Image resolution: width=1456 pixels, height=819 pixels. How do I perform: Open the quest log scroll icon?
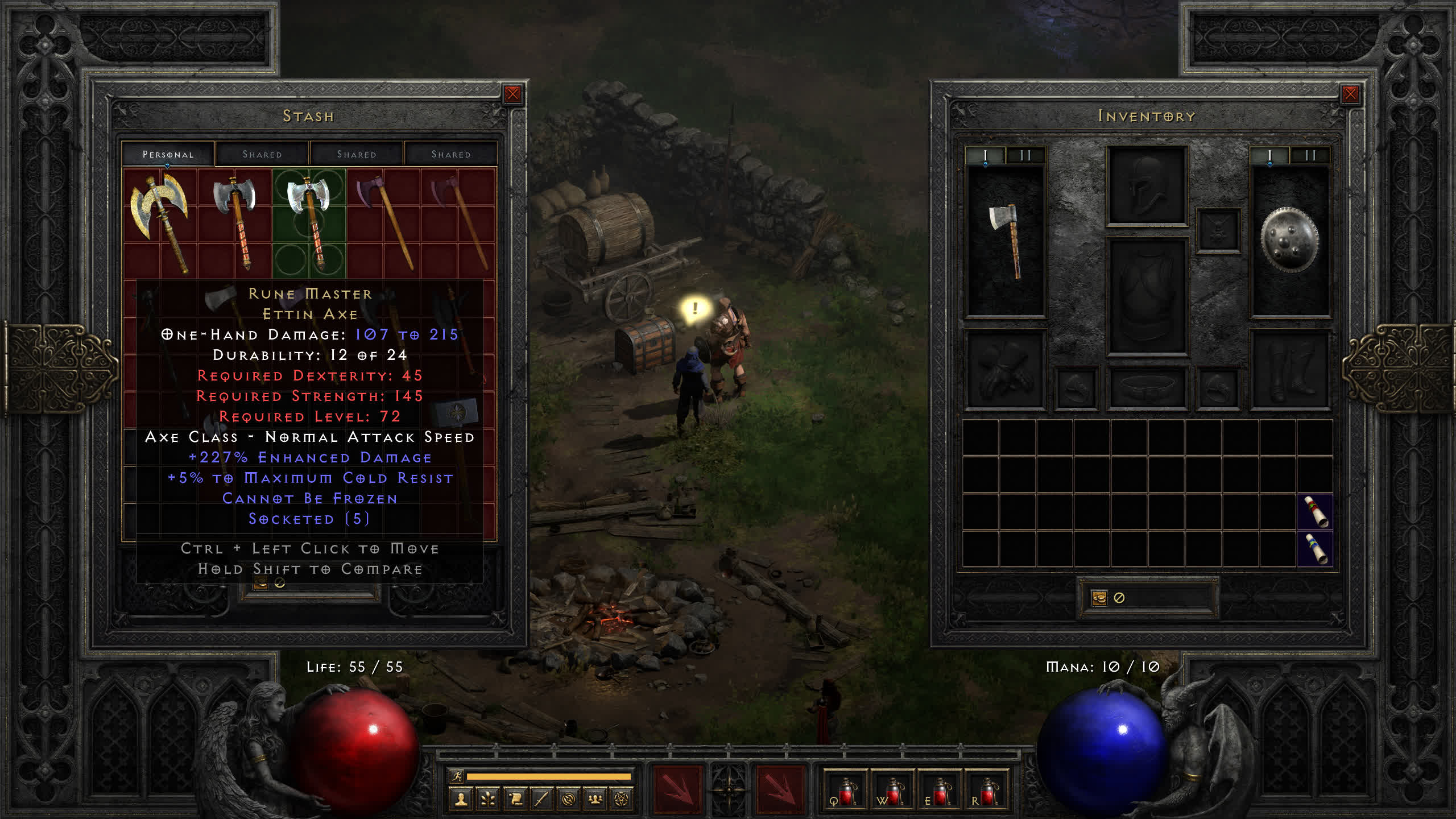[x=515, y=800]
